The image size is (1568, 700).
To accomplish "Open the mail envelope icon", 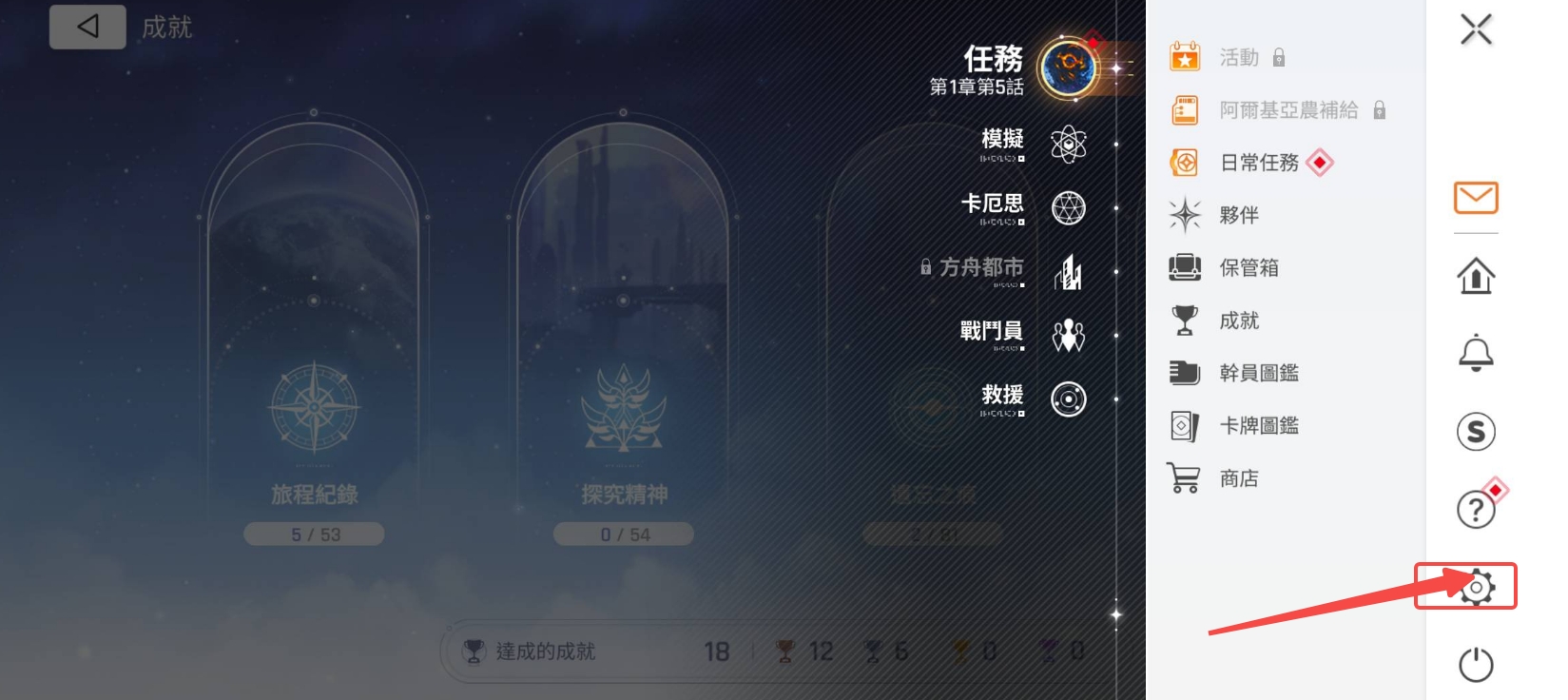I will pyautogui.click(x=1476, y=198).
